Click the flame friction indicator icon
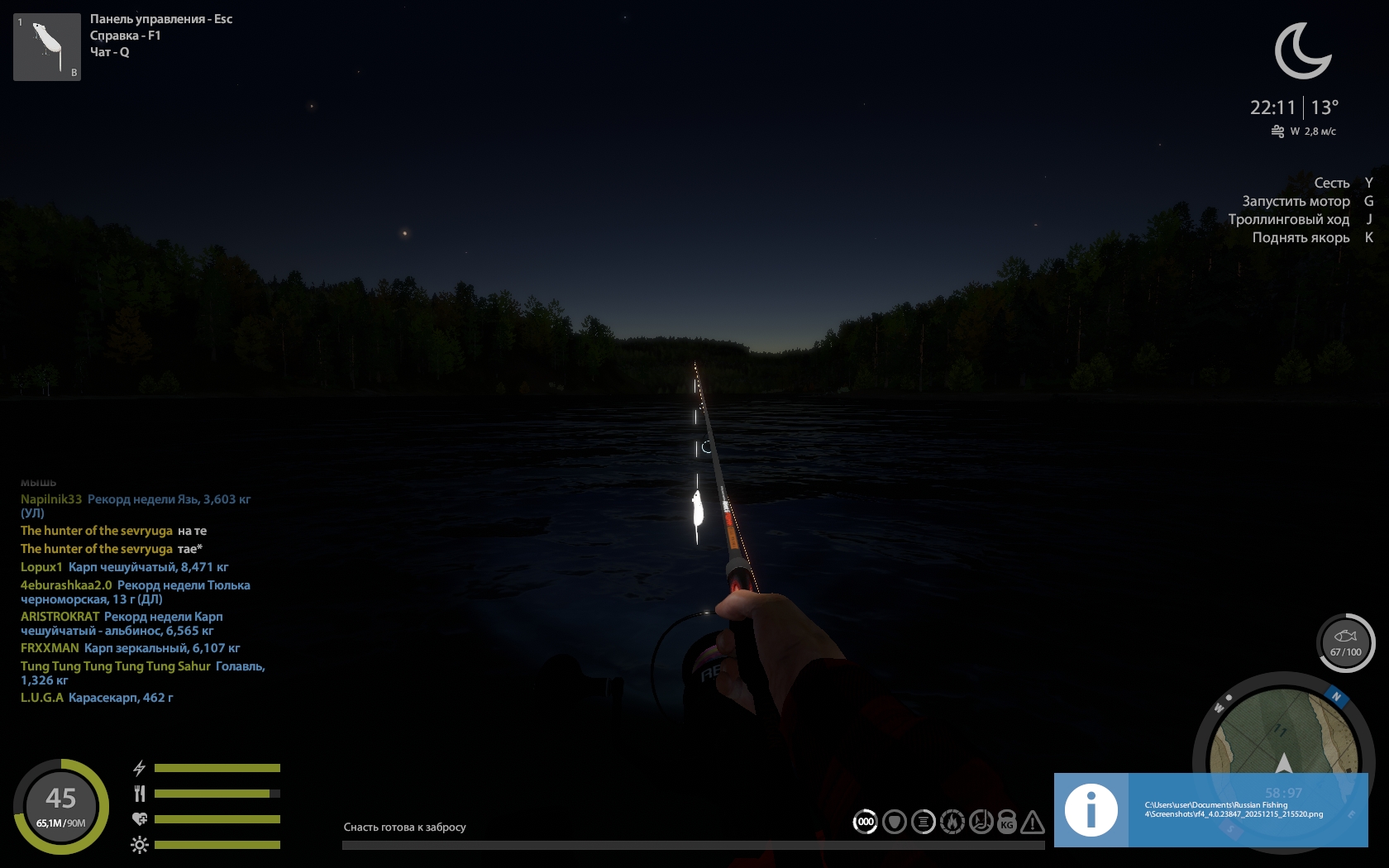Viewport: 1389px width, 868px height. (x=952, y=822)
